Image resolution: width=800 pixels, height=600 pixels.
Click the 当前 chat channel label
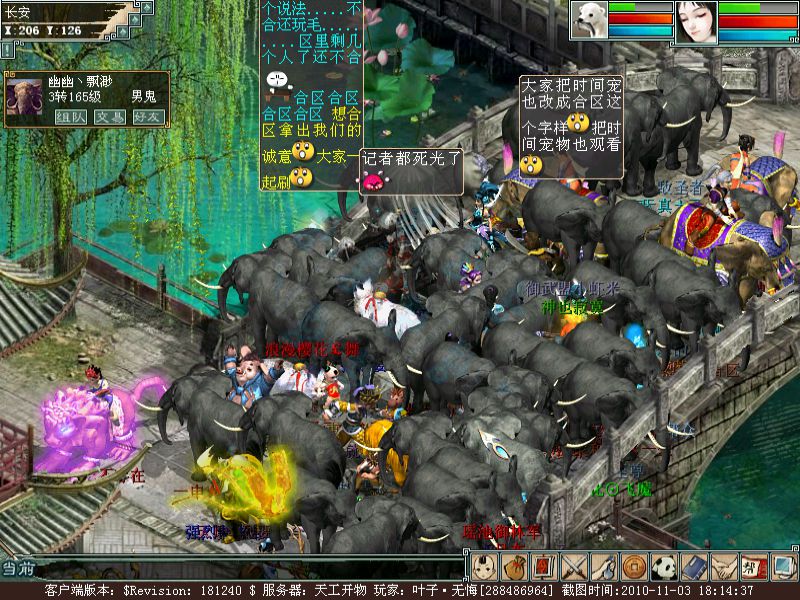[18, 568]
